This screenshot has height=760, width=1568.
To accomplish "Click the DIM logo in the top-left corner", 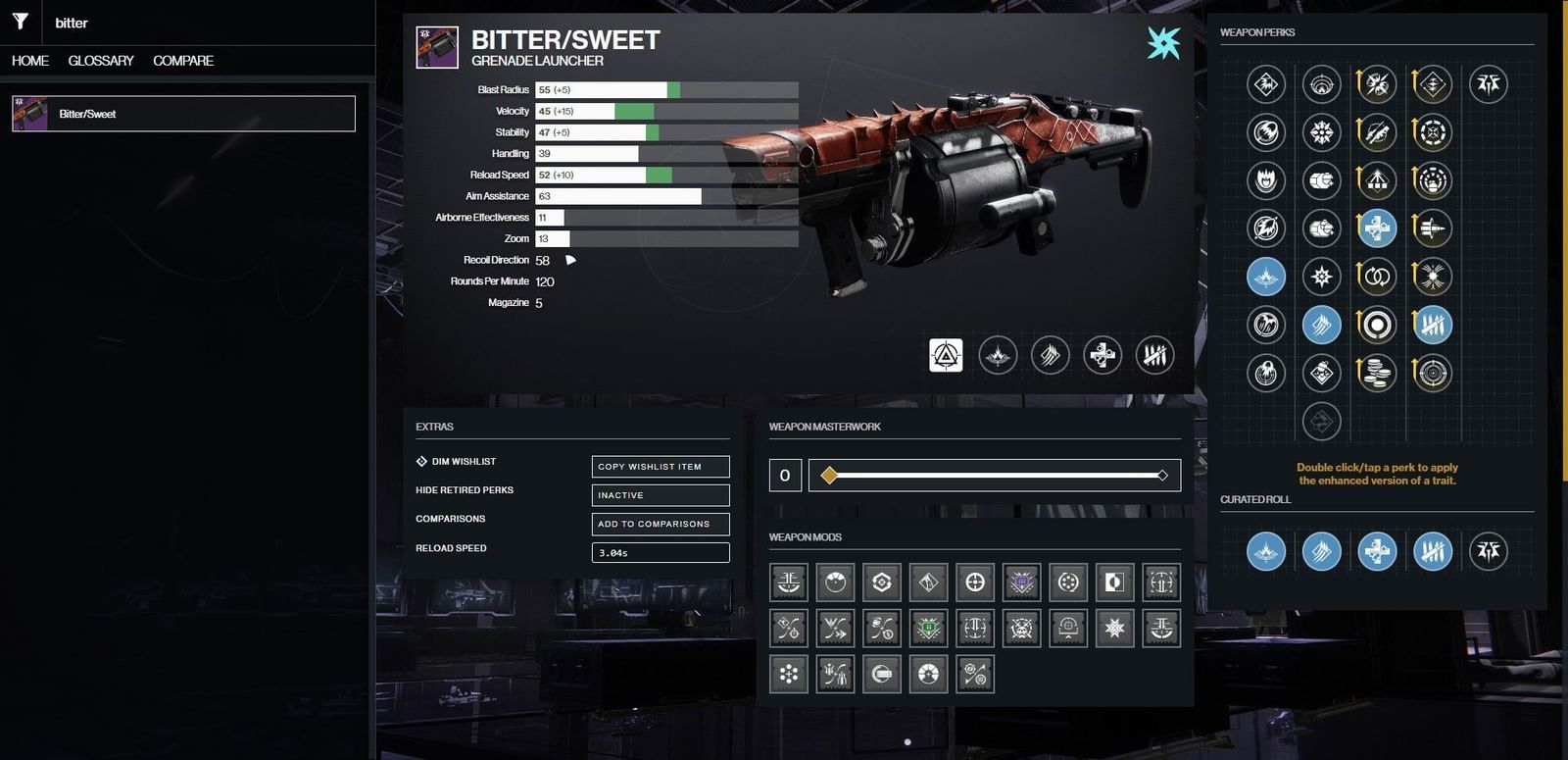I will point(20,21).
